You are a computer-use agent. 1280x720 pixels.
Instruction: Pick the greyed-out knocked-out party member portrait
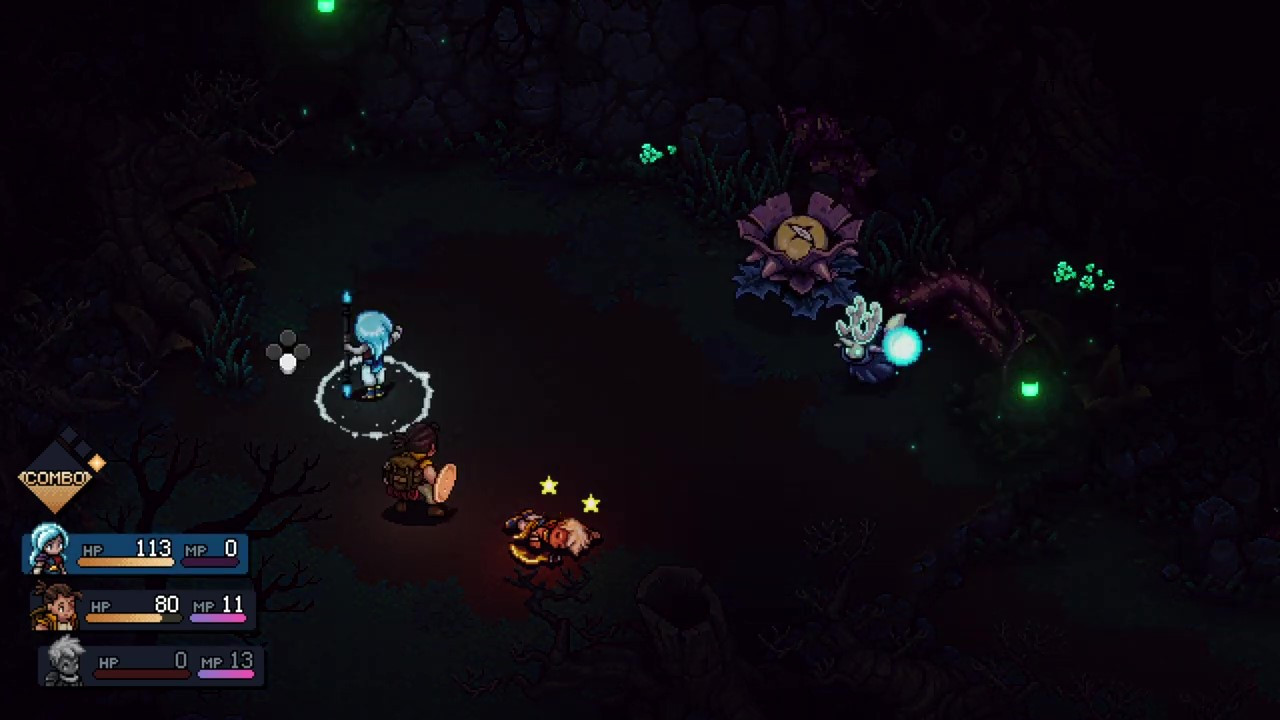pos(65,661)
